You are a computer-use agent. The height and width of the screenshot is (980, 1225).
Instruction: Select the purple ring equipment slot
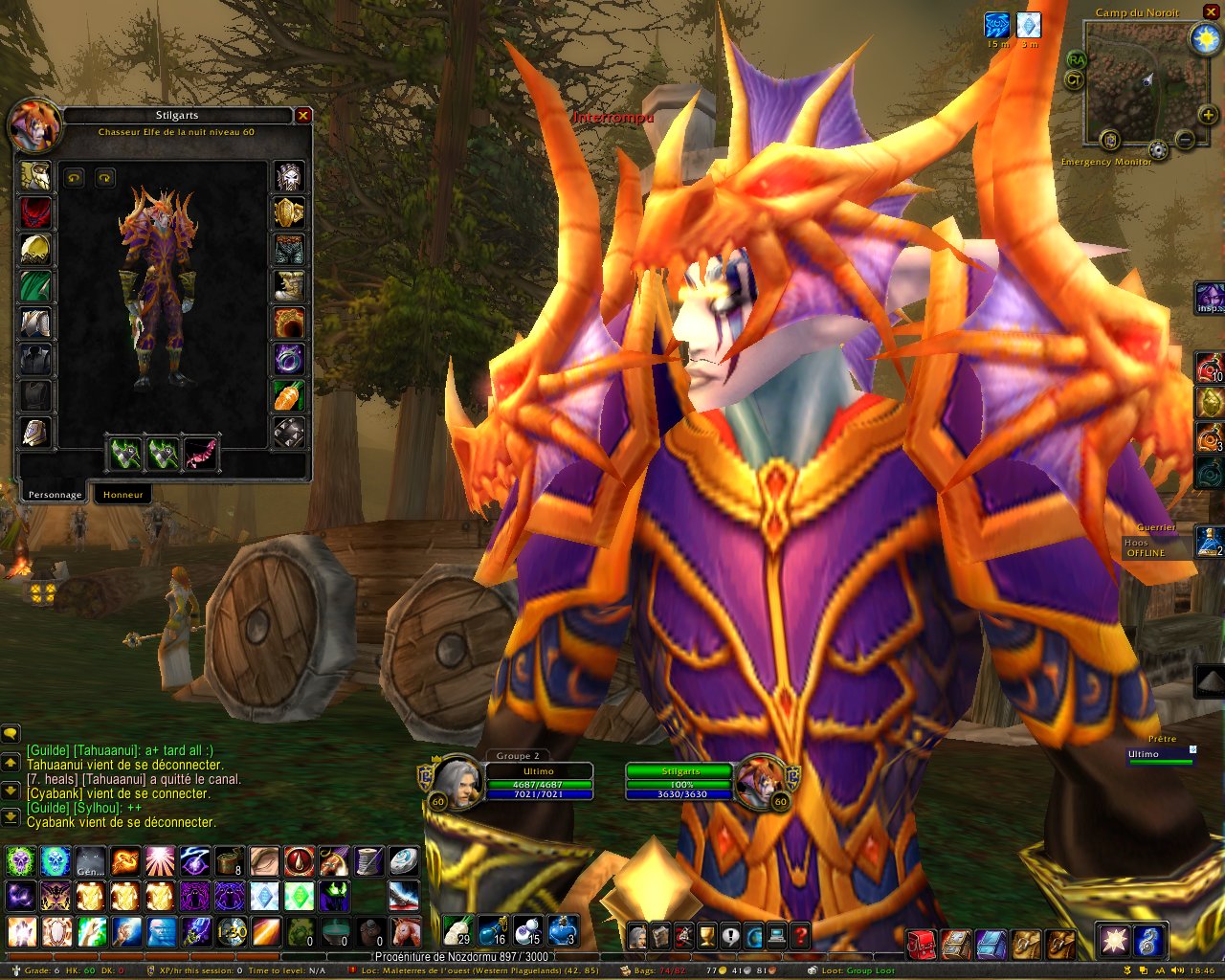click(x=289, y=359)
